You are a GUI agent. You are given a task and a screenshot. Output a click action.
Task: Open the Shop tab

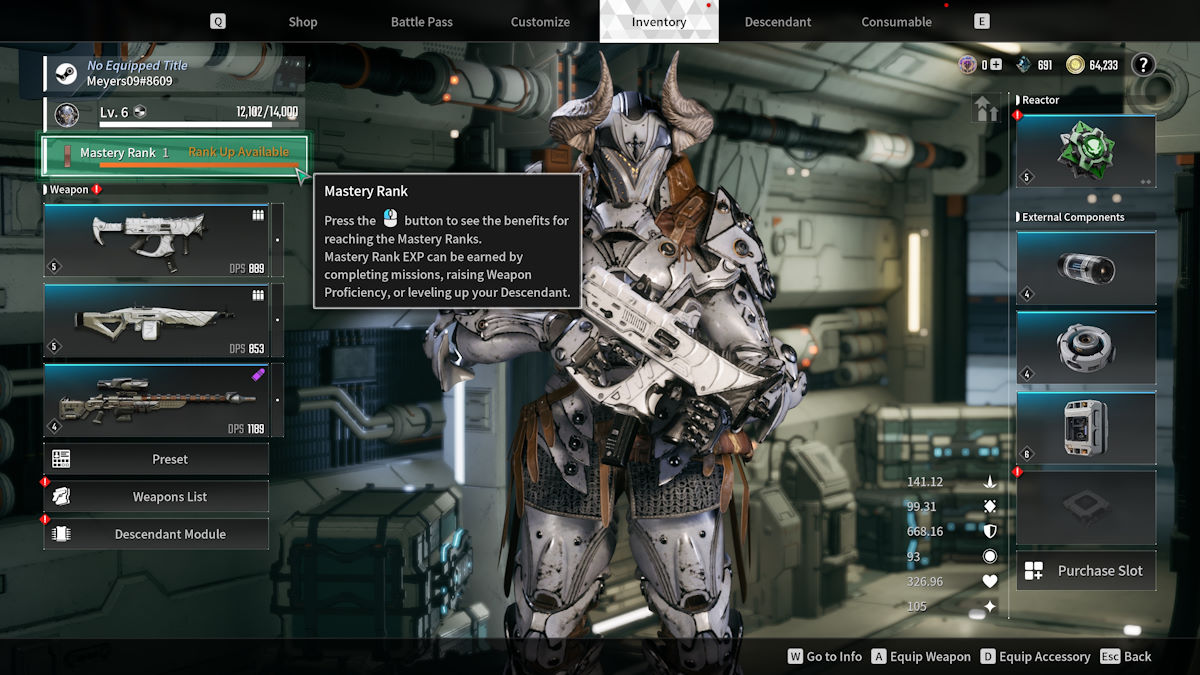(x=302, y=22)
